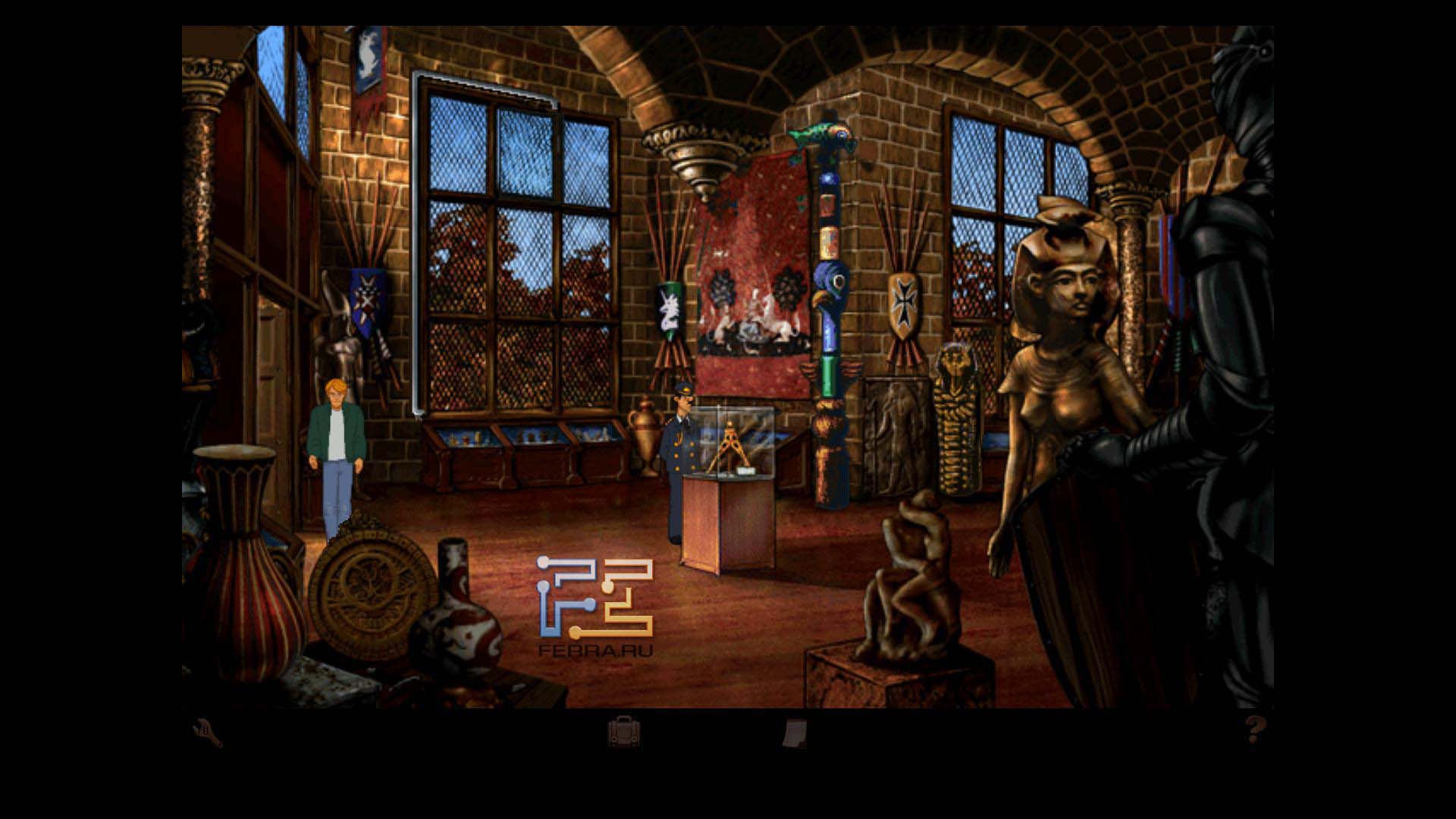This screenshot has height=819, width=1456.
Task: Open the wrench options menu
Action: pos(207,733)
